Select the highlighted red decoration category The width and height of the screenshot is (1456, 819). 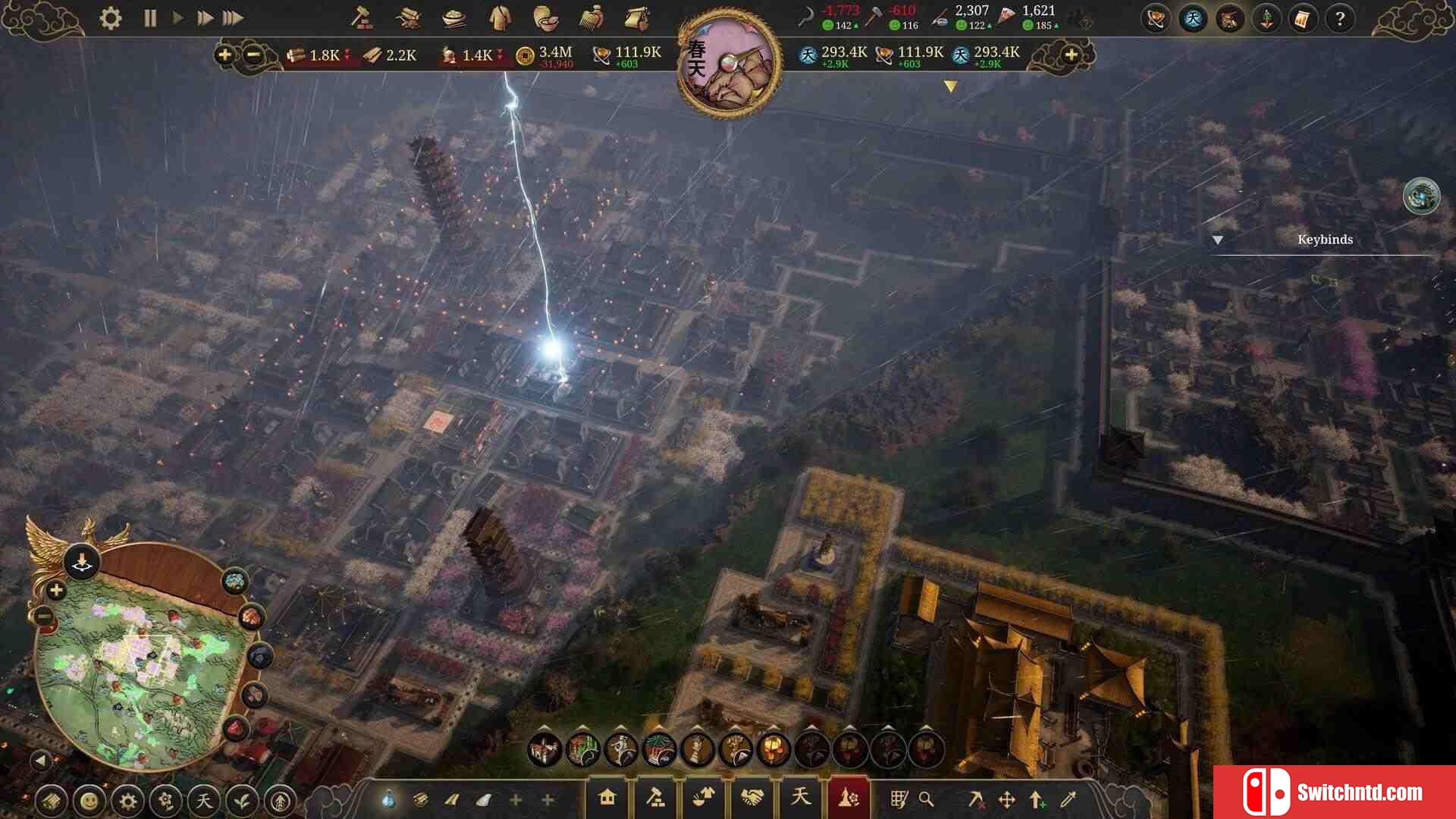point(848,798)
